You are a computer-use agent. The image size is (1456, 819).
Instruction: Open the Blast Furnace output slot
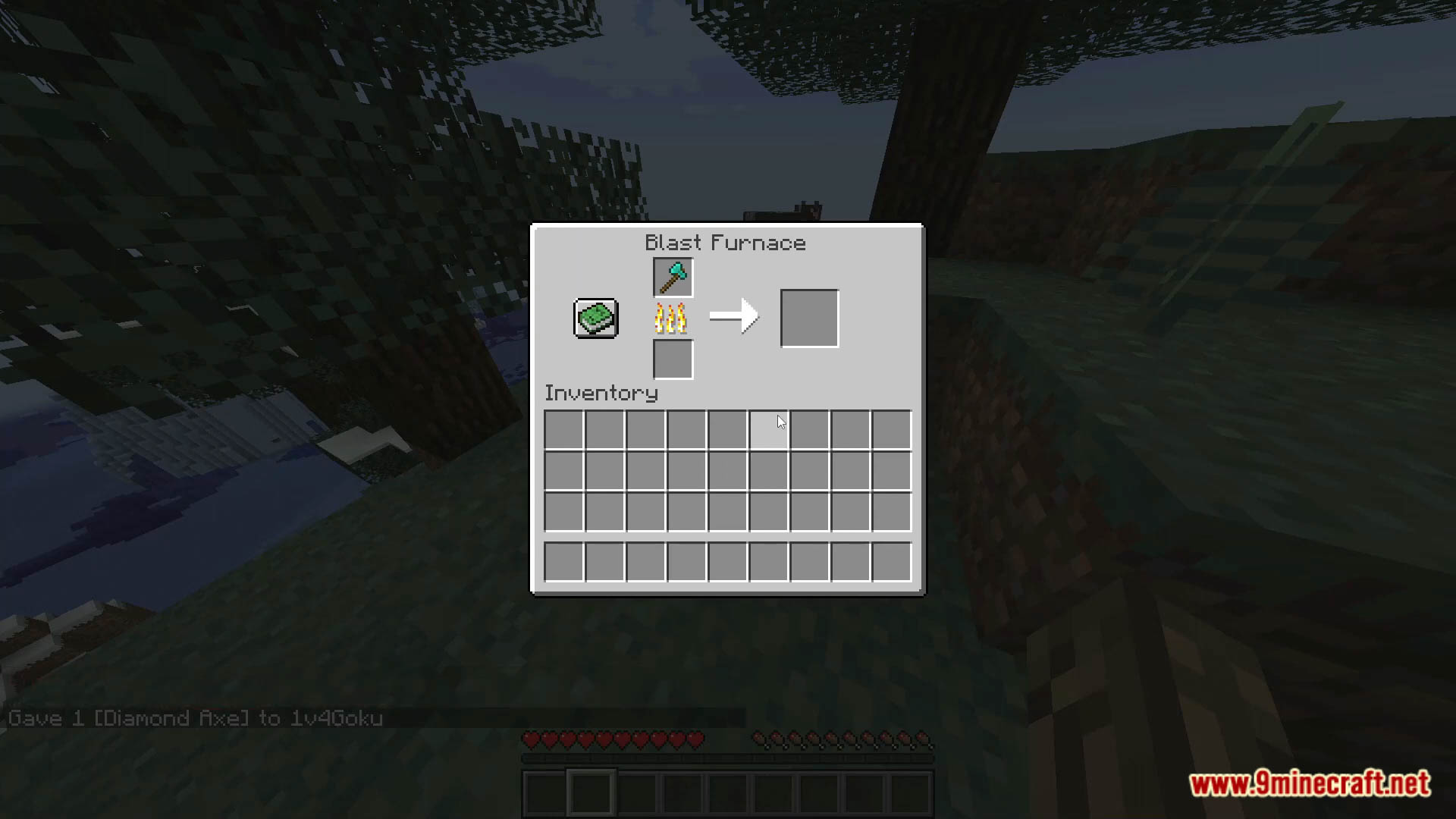[808, 316]
